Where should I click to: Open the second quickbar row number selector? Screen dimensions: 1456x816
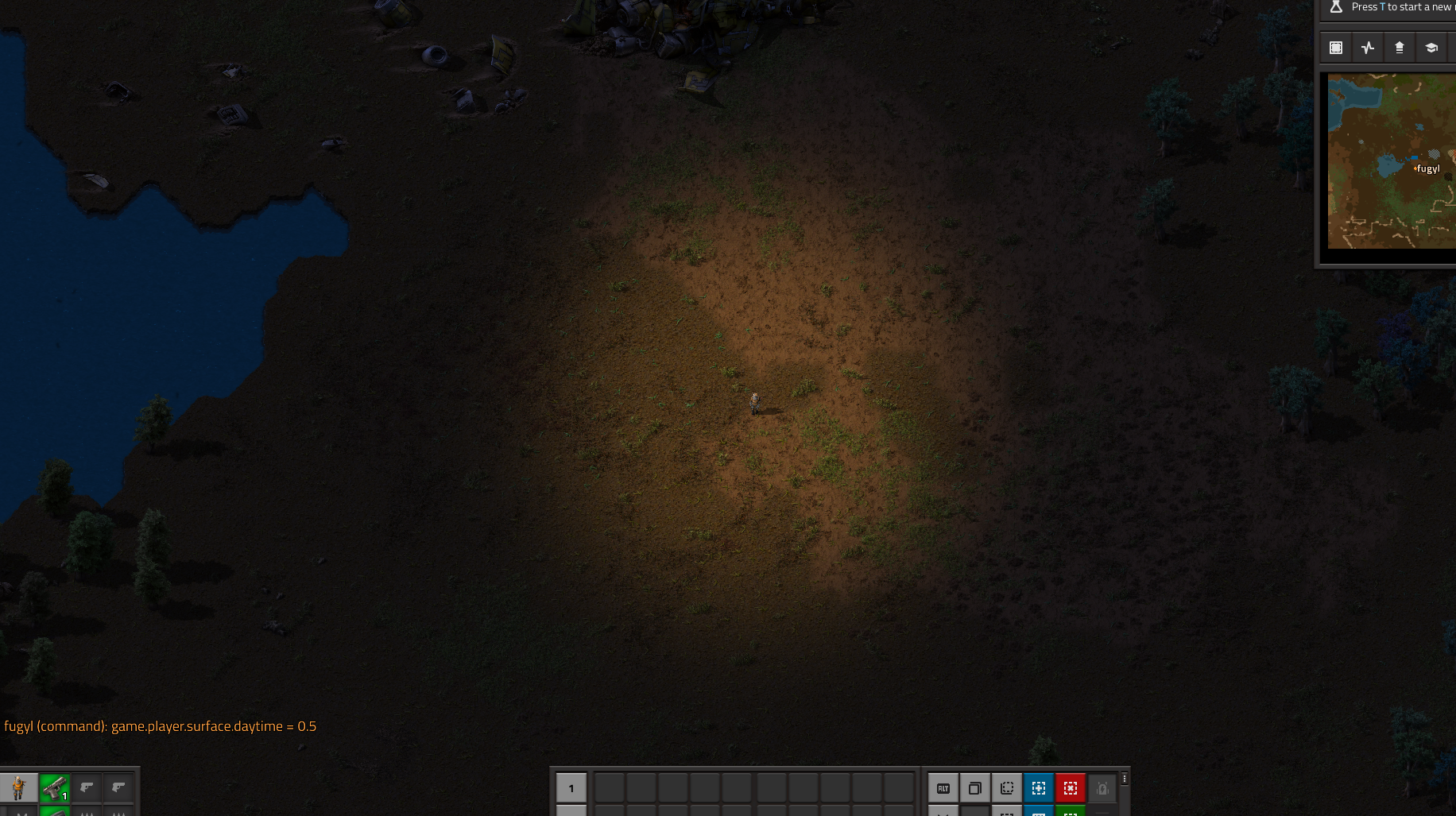[571, 810]
